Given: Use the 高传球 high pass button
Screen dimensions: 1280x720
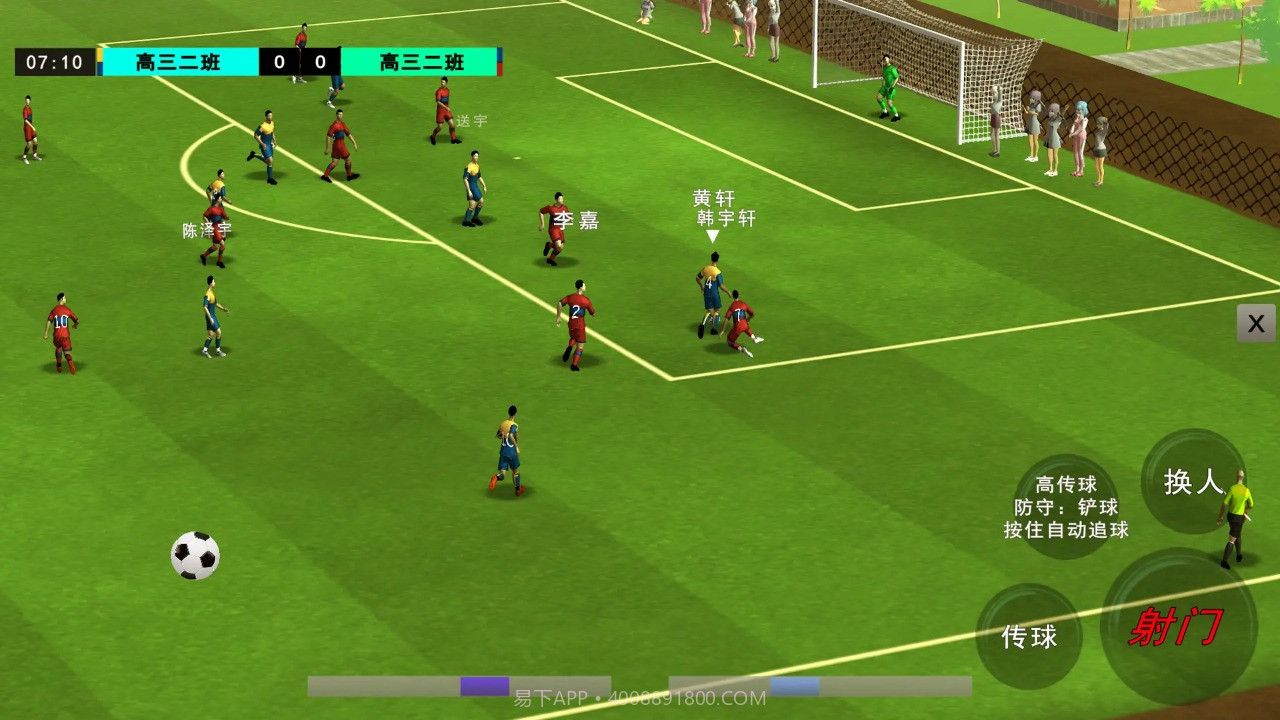Looking at the screenshot, I should point(1066,506).
